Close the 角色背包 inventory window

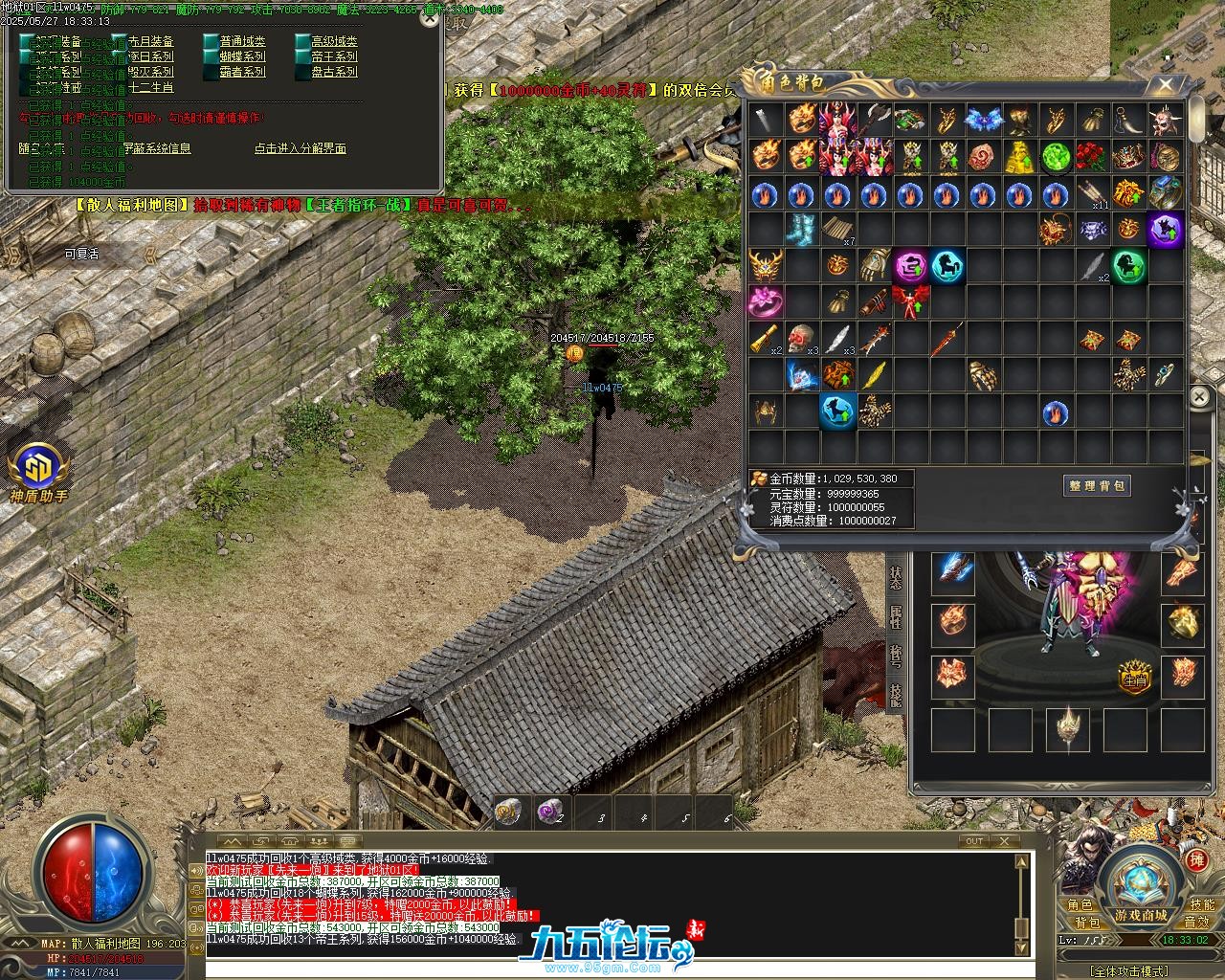click(x=1166, y=85)
